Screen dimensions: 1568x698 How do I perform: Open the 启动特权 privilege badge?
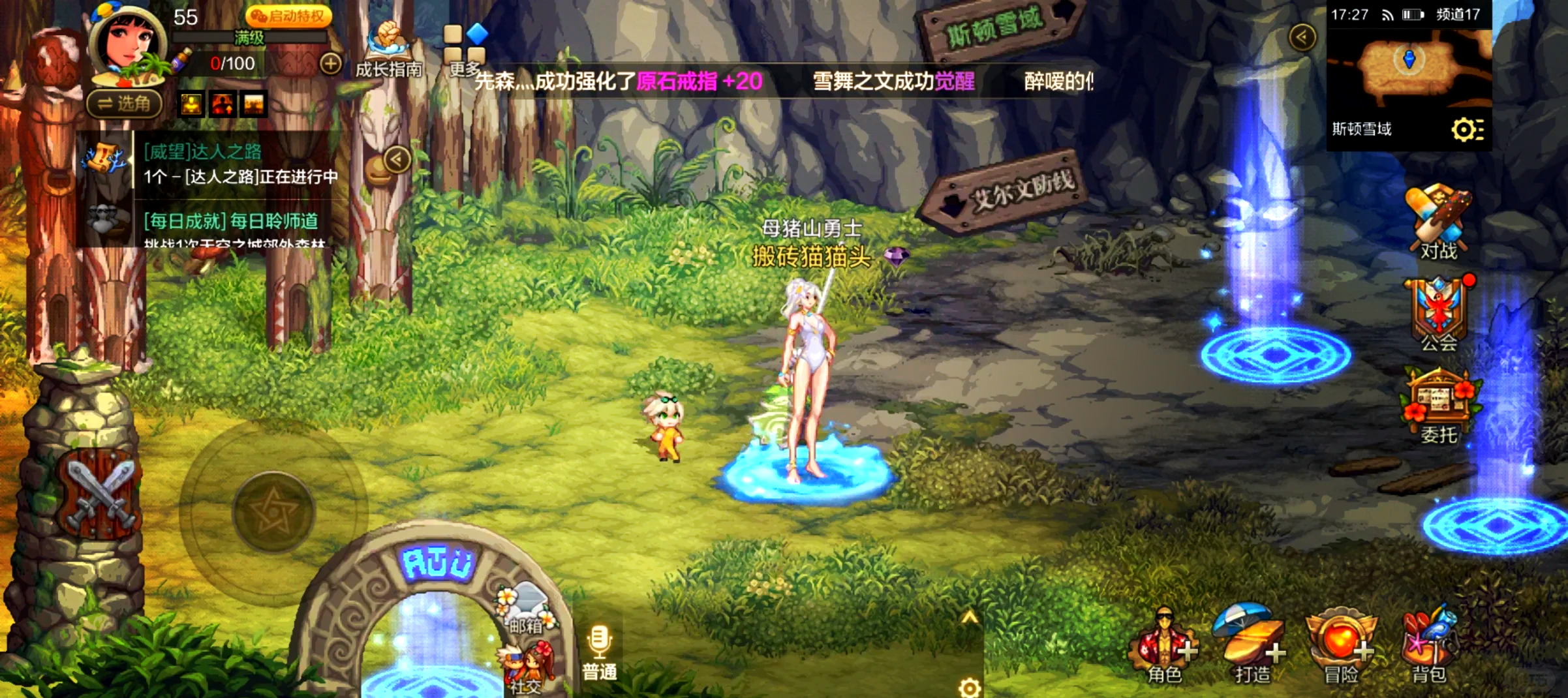[288, 16]
